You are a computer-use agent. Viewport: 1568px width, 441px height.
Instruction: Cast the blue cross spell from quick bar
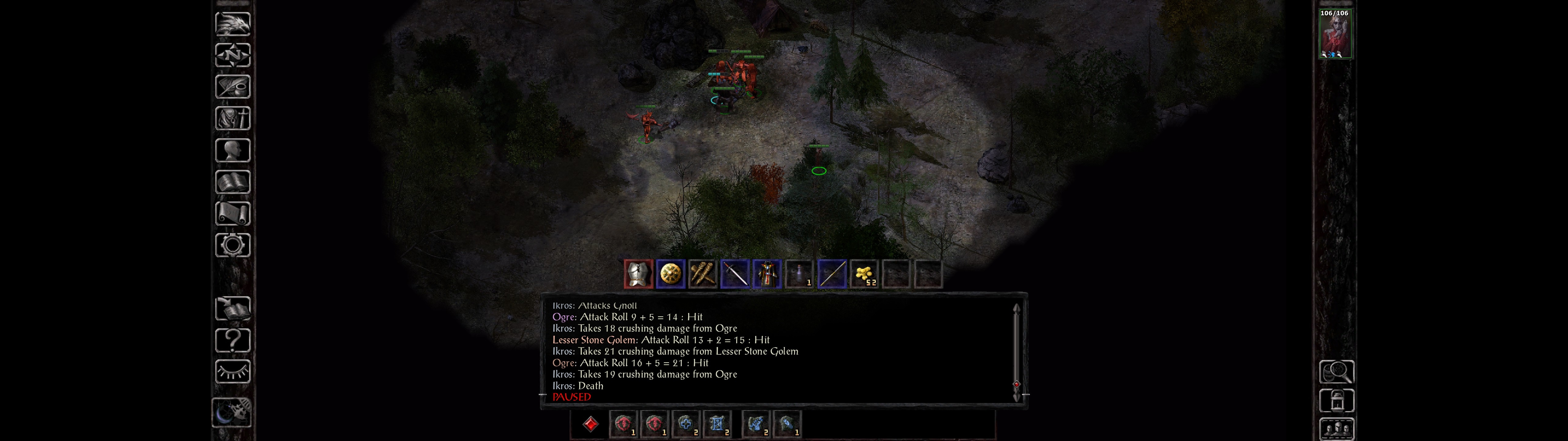[x=685, y=424]
